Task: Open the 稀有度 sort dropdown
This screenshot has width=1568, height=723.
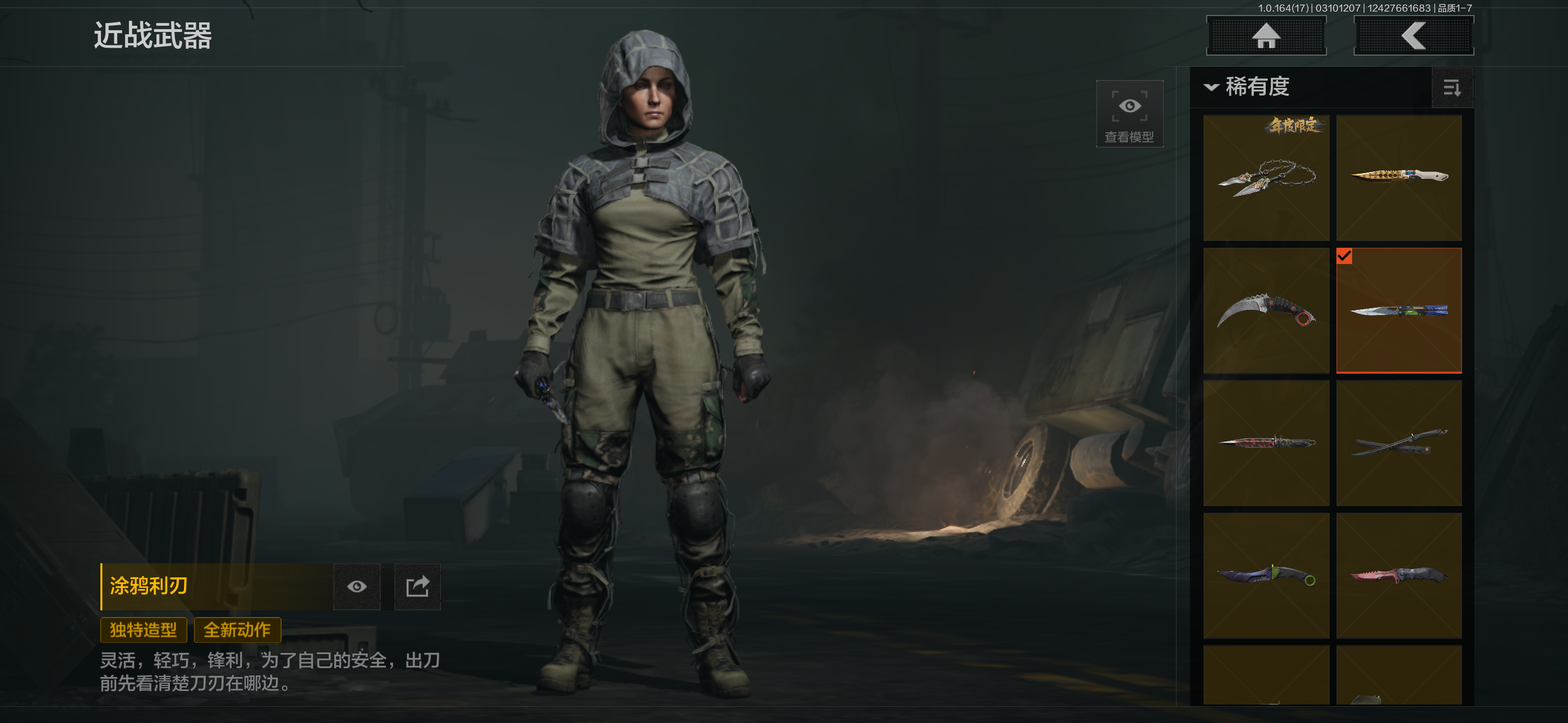Action: [1248, 87]
